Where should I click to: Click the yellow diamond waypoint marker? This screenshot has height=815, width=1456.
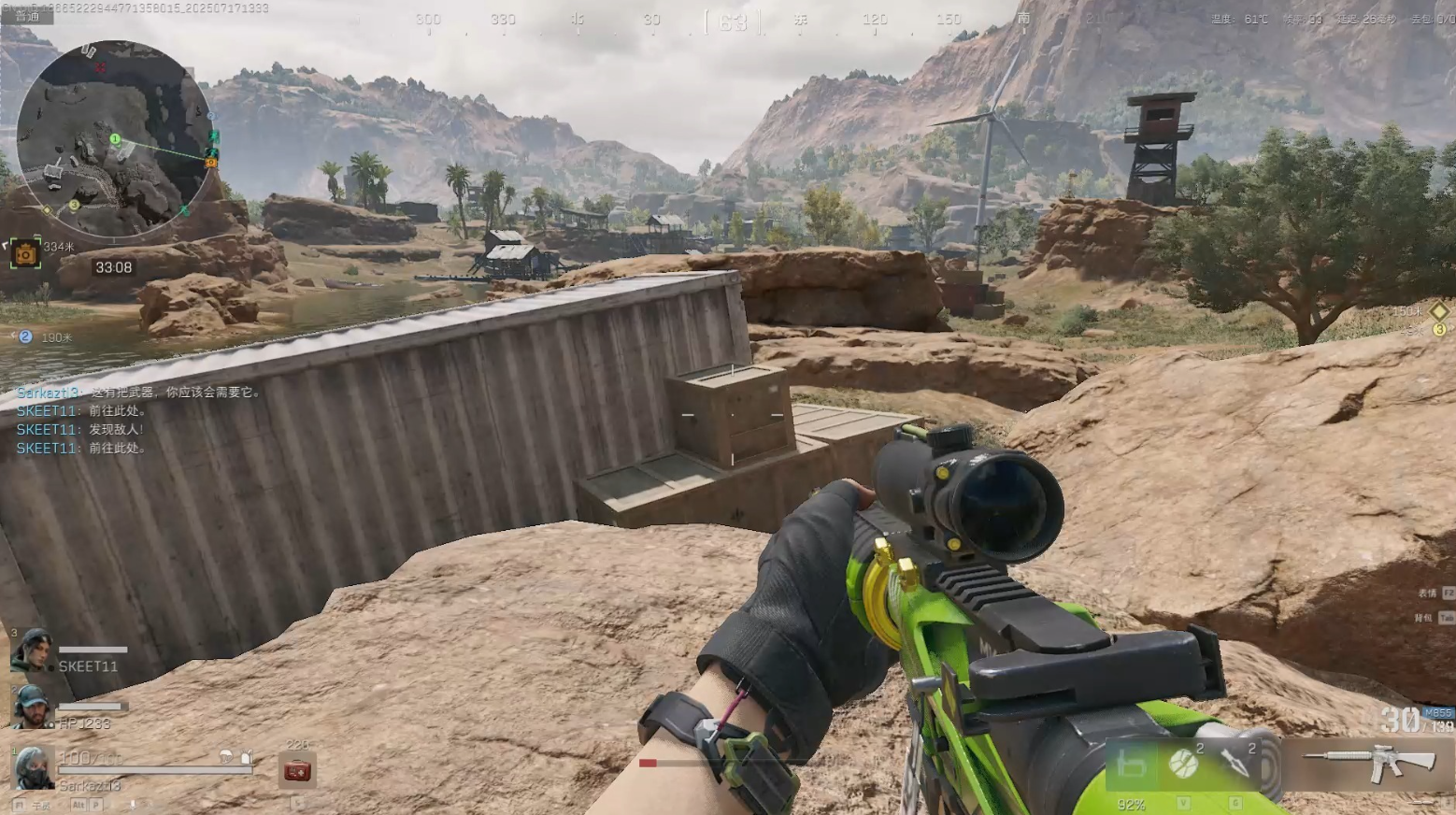(1438, 310)
